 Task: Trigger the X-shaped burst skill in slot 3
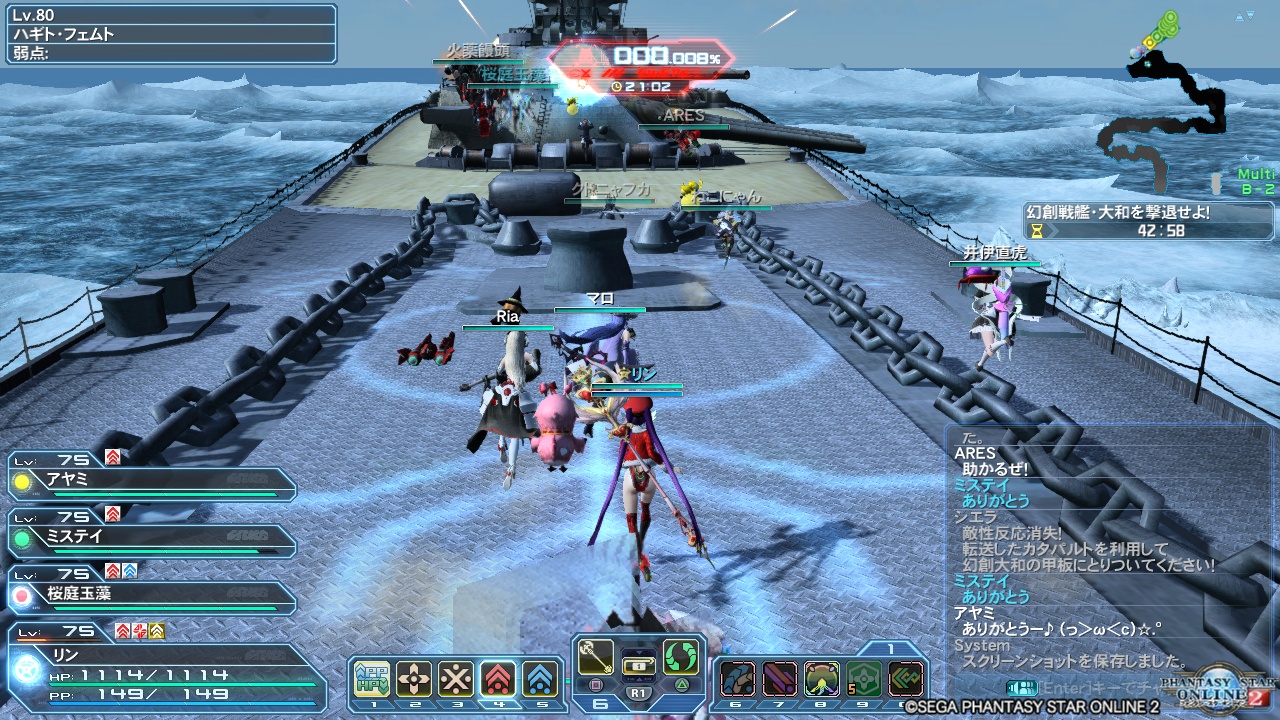click(456, 678)
